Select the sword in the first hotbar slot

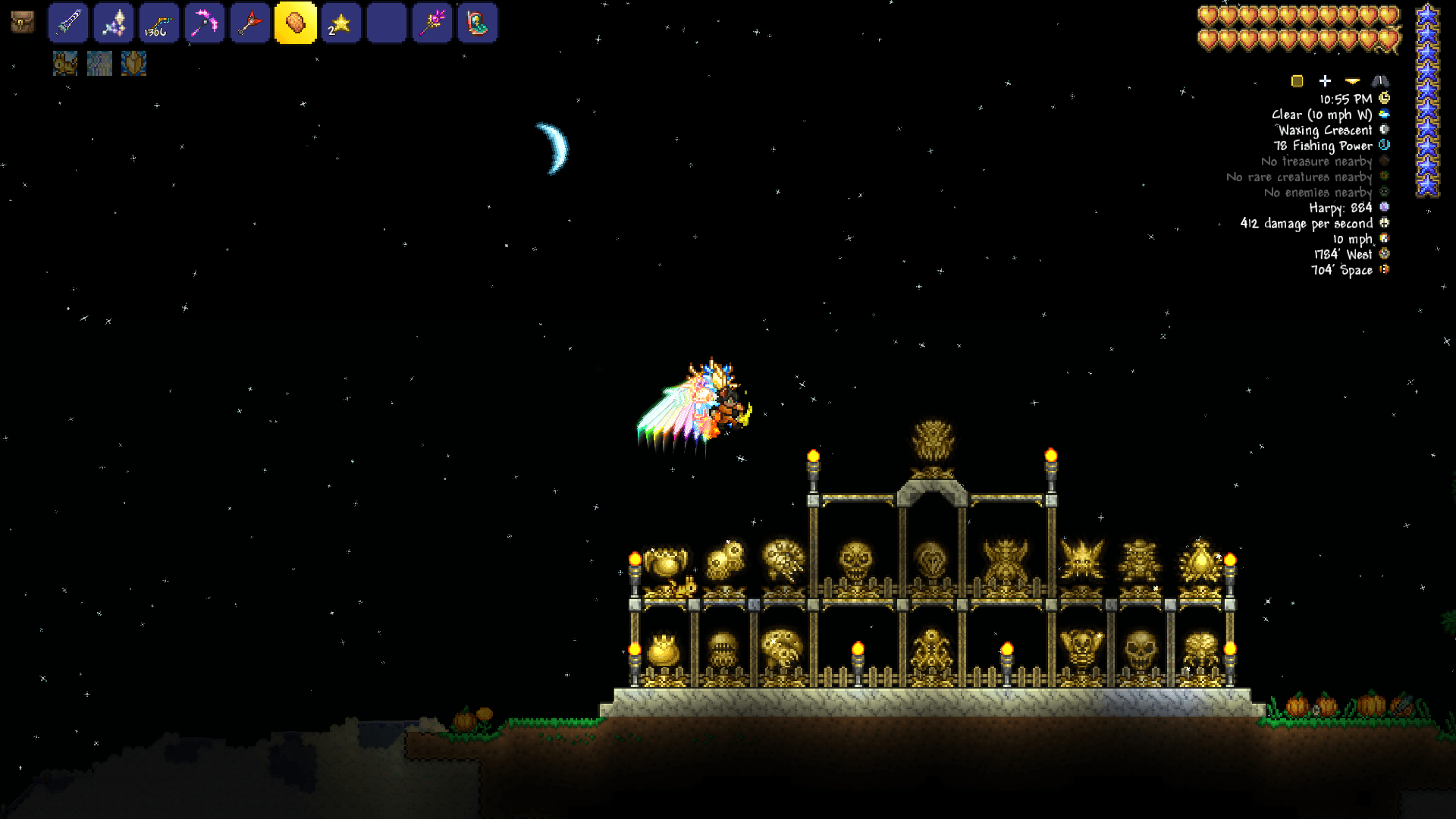click(x=67, y=23)
